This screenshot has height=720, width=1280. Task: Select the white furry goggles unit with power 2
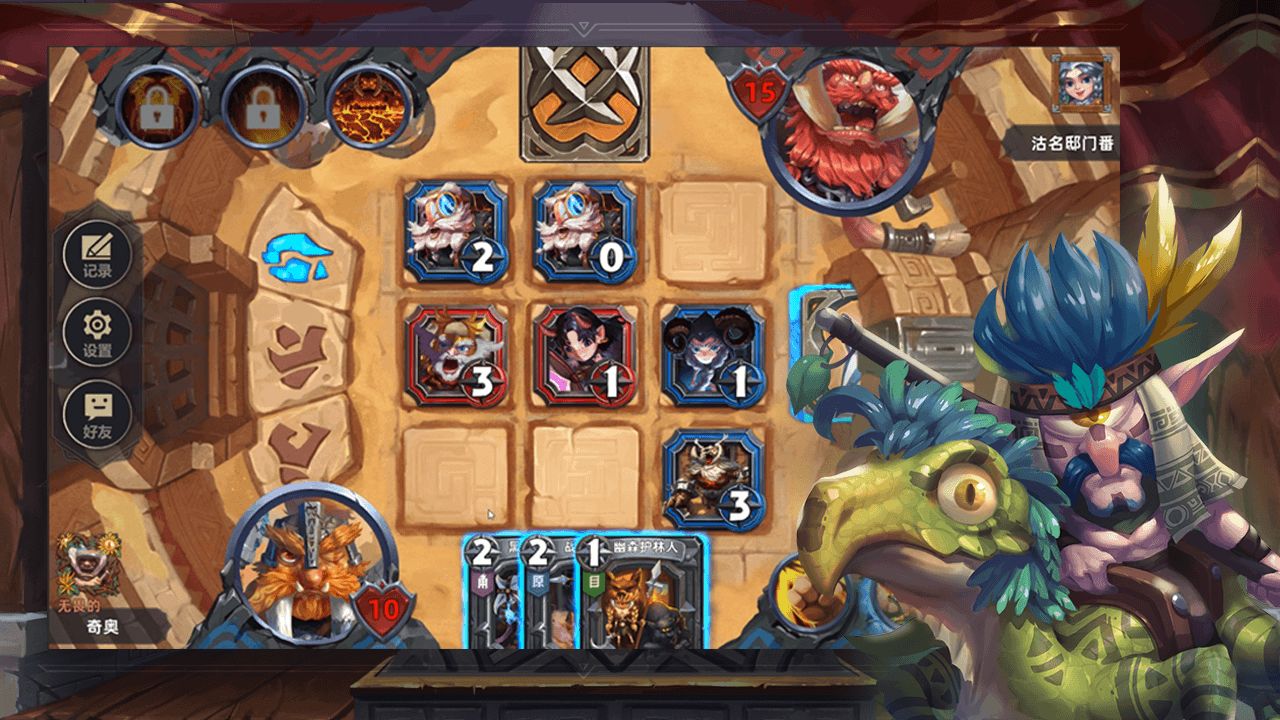click(x=456, y=232)
